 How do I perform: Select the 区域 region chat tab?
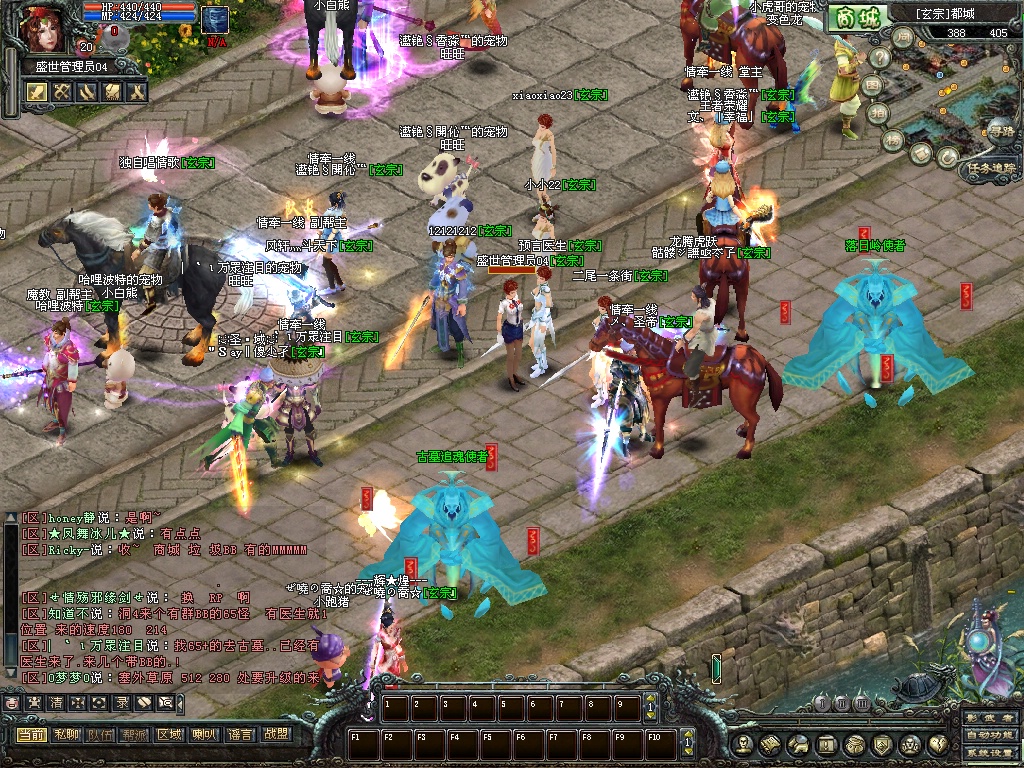pos(170,734)
